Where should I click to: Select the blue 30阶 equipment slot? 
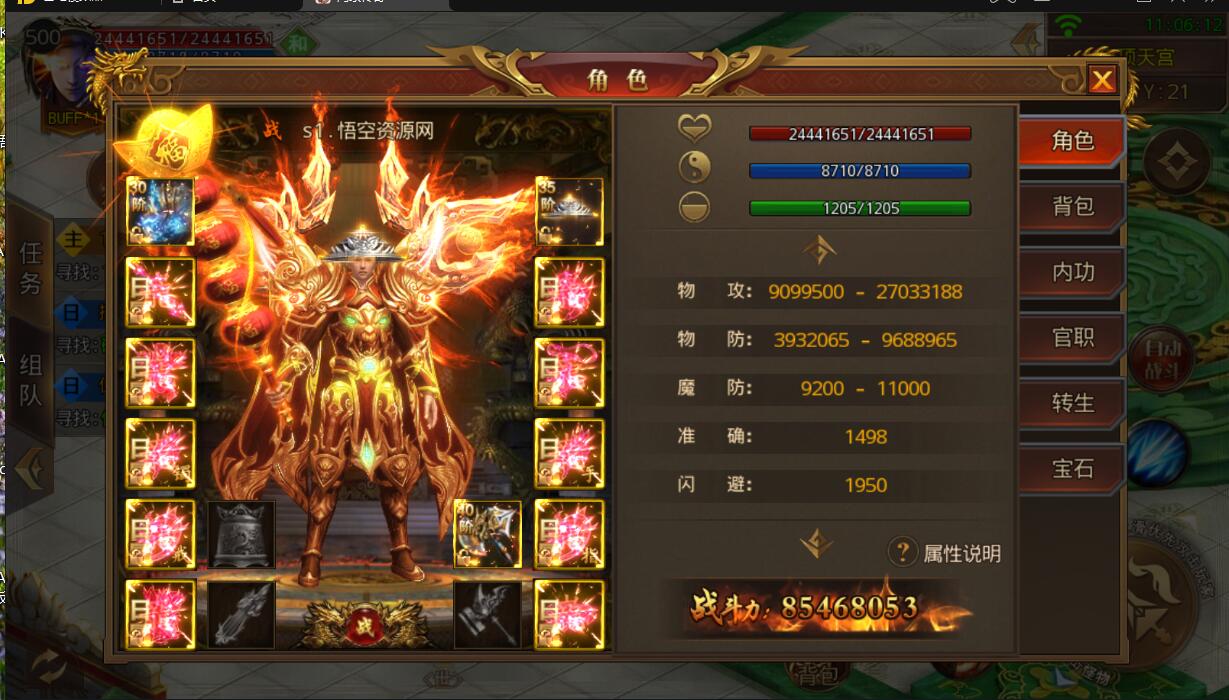pos(160,211)
